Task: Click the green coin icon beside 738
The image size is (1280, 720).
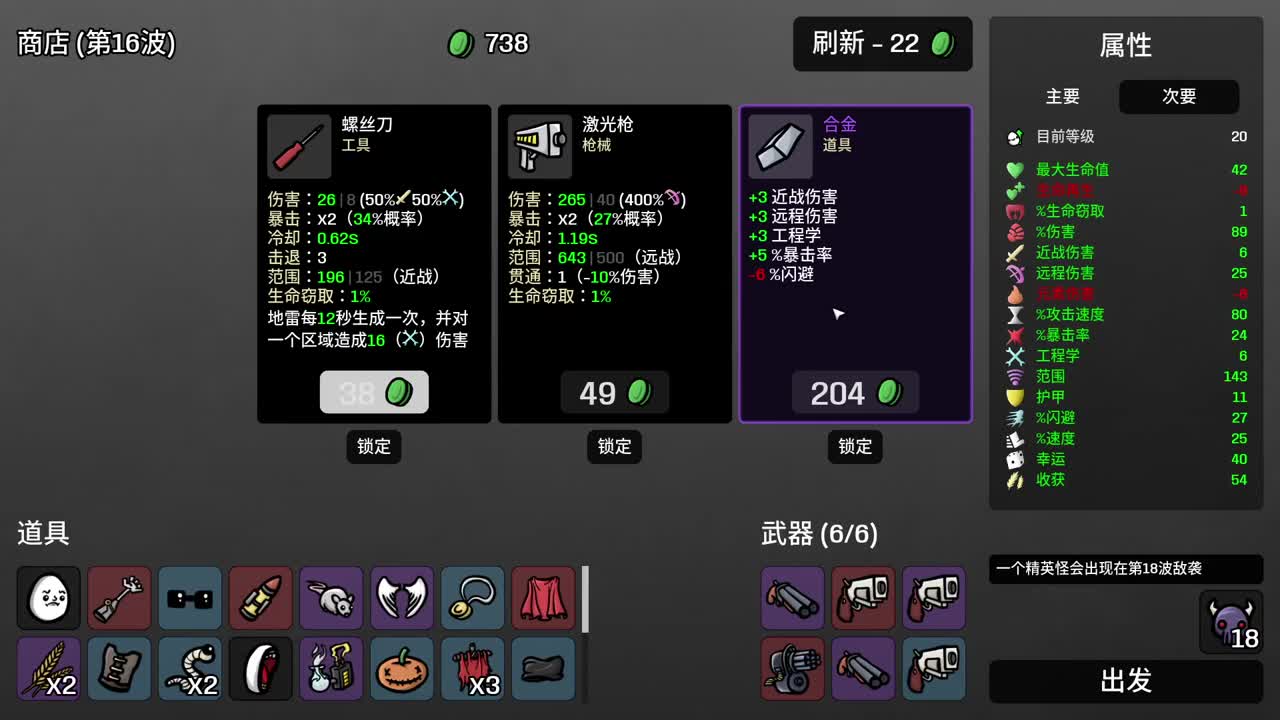Action: coord(459,44)
